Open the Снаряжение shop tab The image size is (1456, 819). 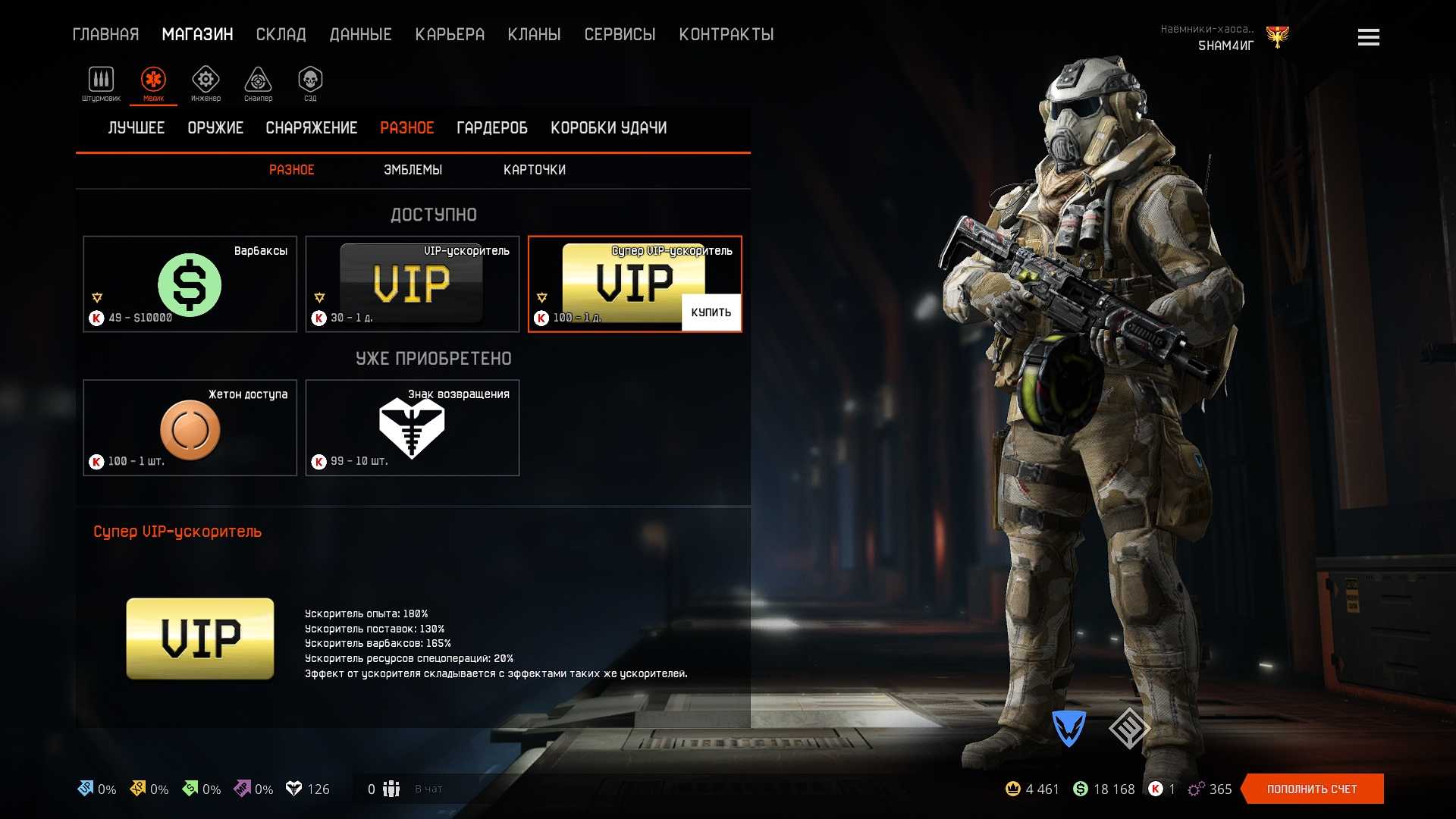311,128
